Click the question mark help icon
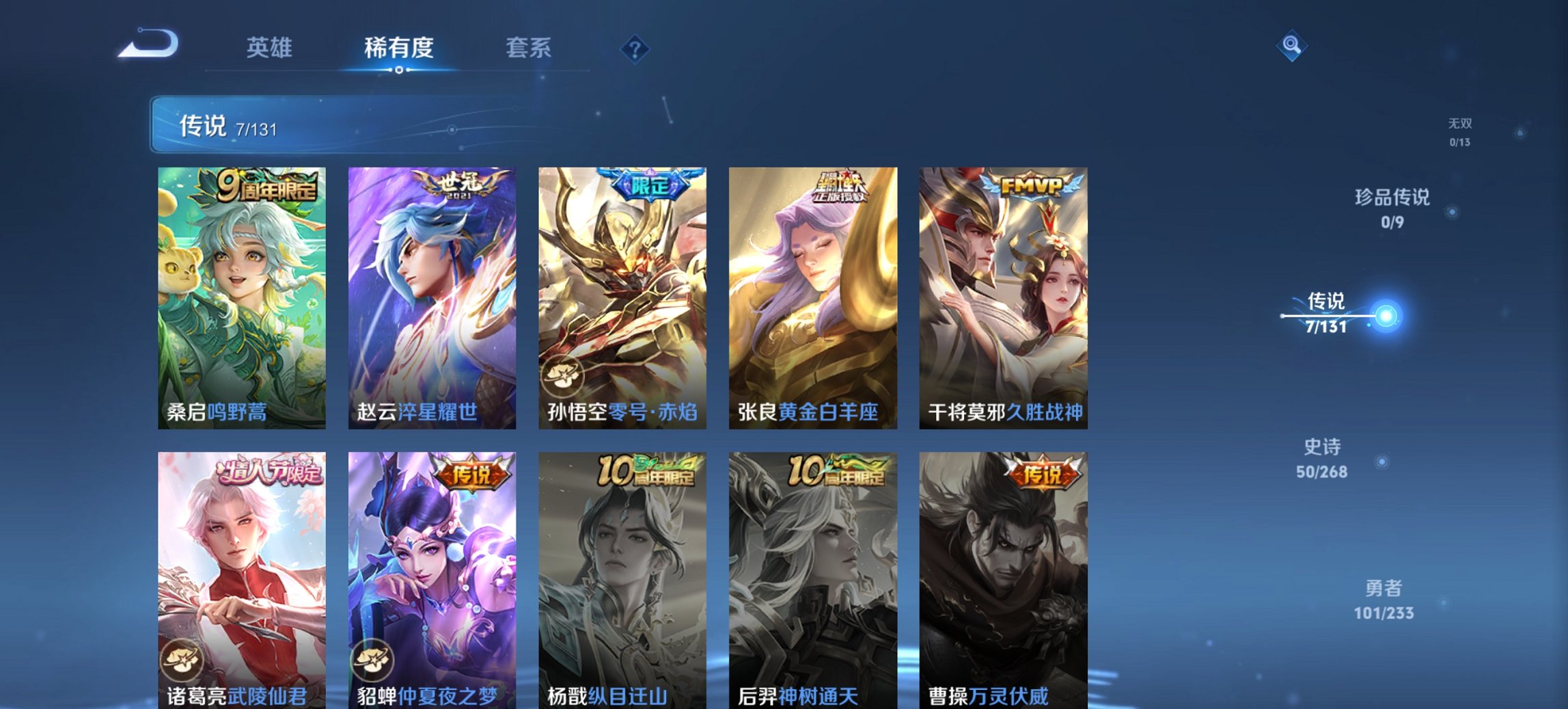 point(635,48)
